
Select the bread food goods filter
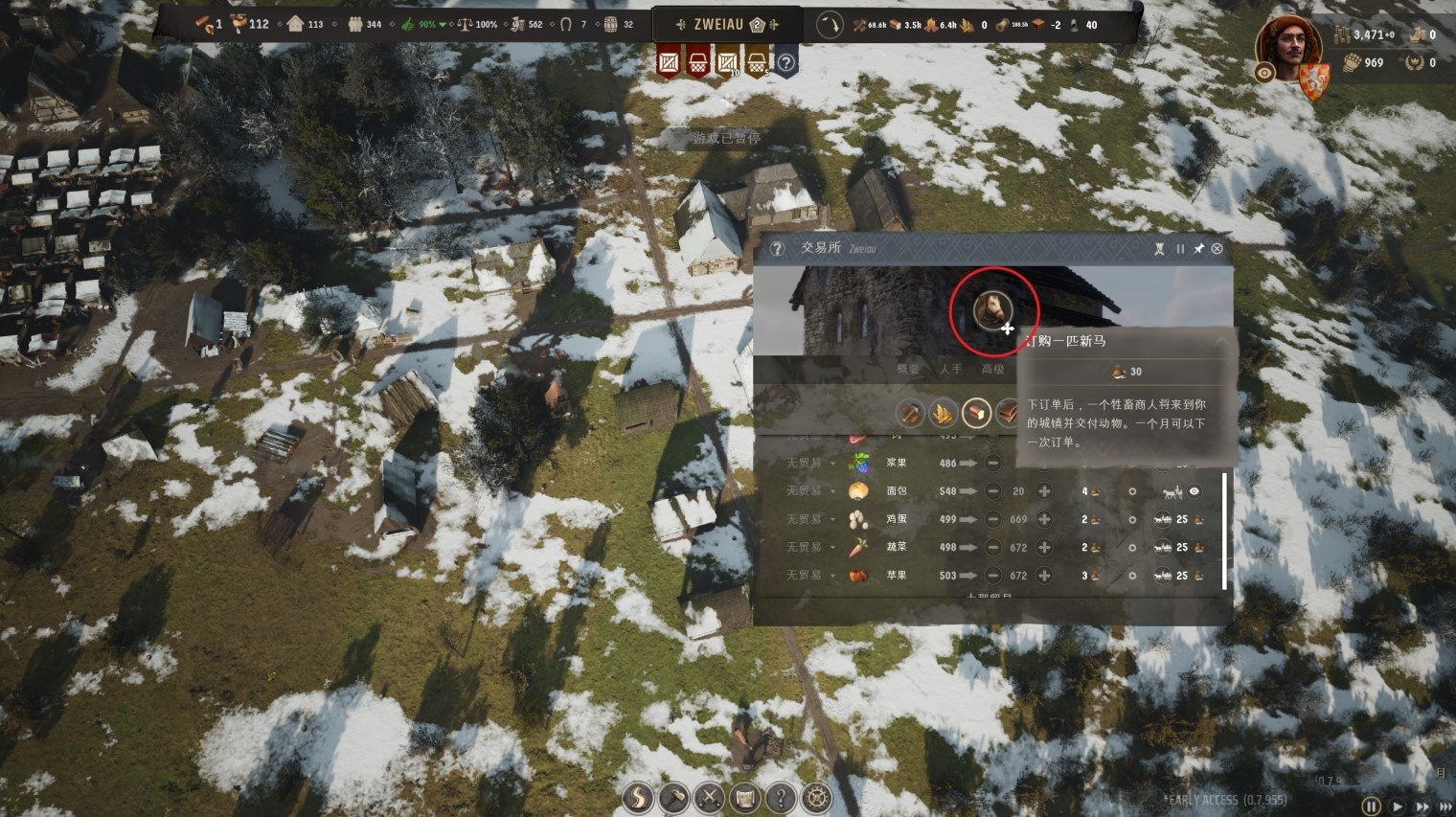click(x=975, y=414)
